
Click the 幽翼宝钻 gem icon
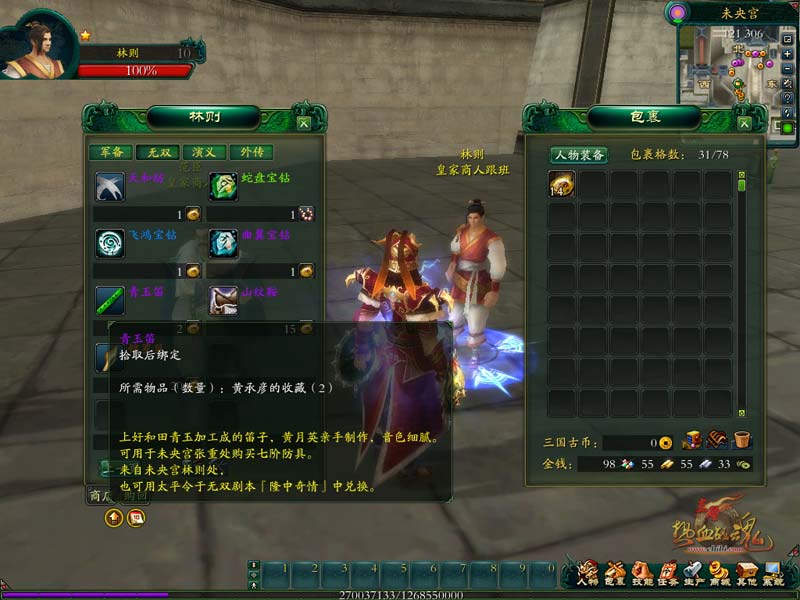[223, 244]
